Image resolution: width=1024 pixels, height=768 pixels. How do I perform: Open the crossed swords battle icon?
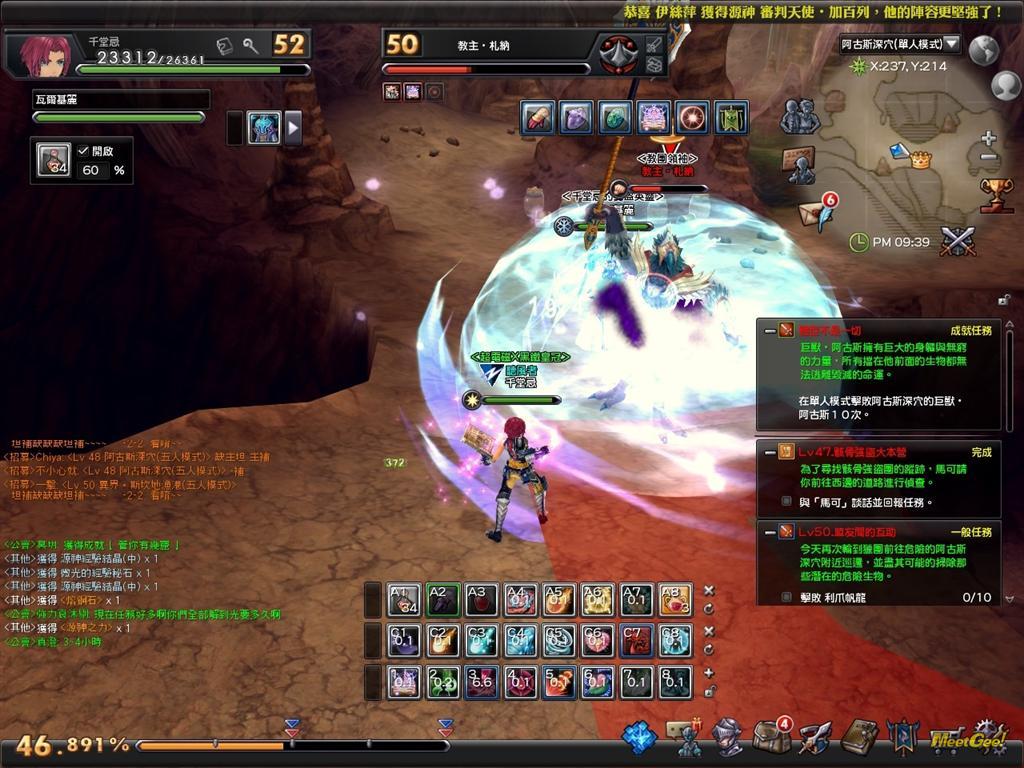[957, 241]
